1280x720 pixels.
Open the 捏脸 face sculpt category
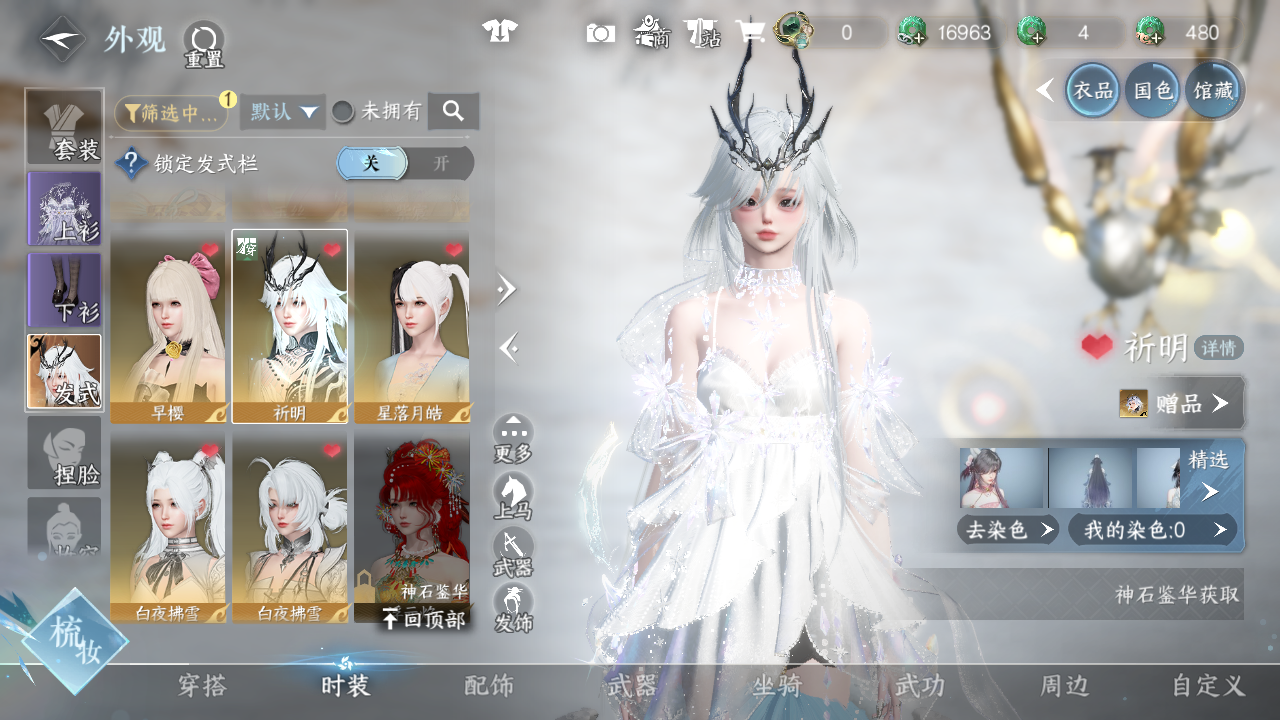64,453
